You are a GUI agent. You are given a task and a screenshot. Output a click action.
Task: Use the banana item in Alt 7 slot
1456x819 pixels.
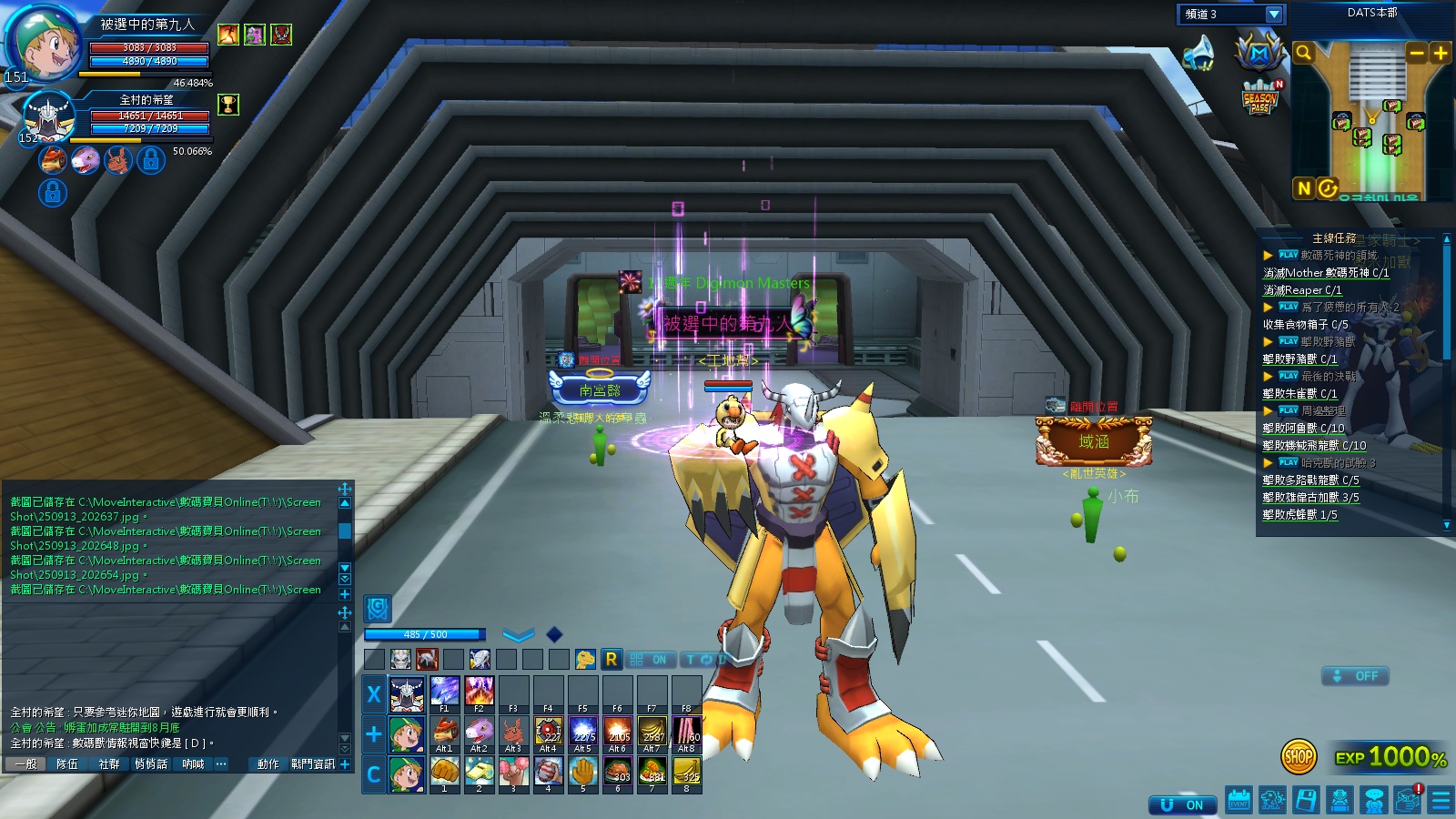click(x=652, y=732)
